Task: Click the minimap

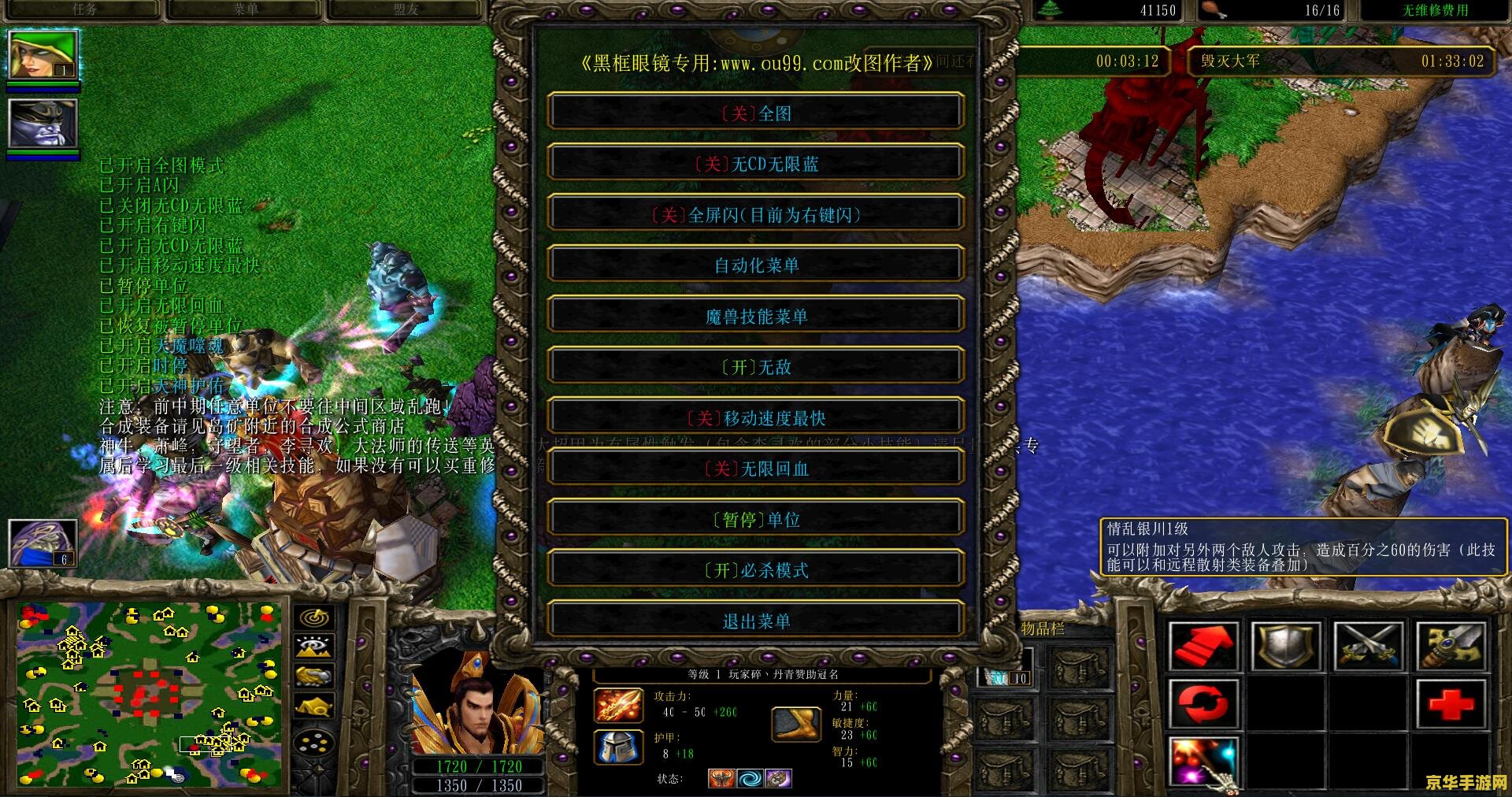Action: 150,695
